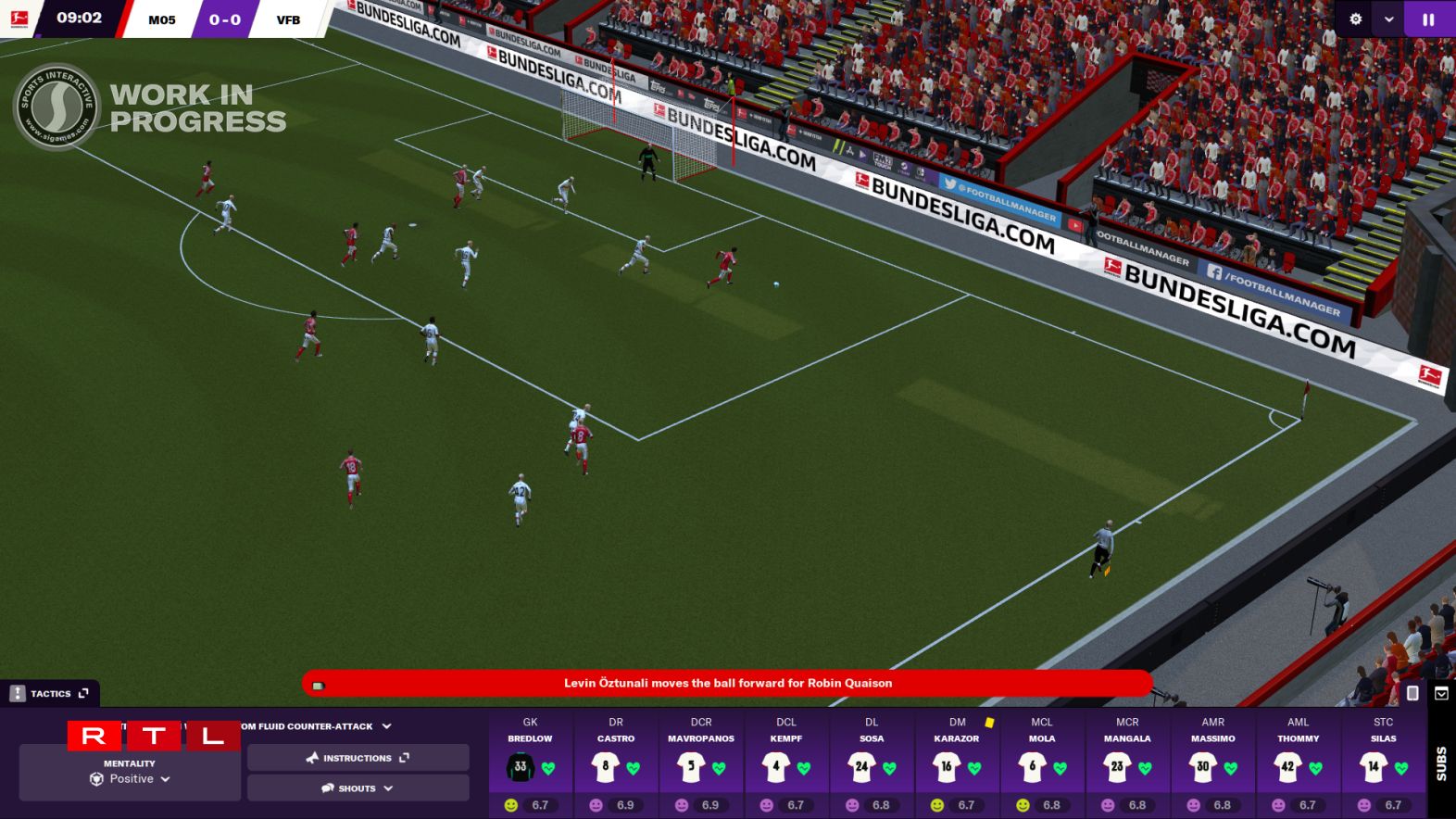Change the Mentality dropdown from Positive

(131, 778)
